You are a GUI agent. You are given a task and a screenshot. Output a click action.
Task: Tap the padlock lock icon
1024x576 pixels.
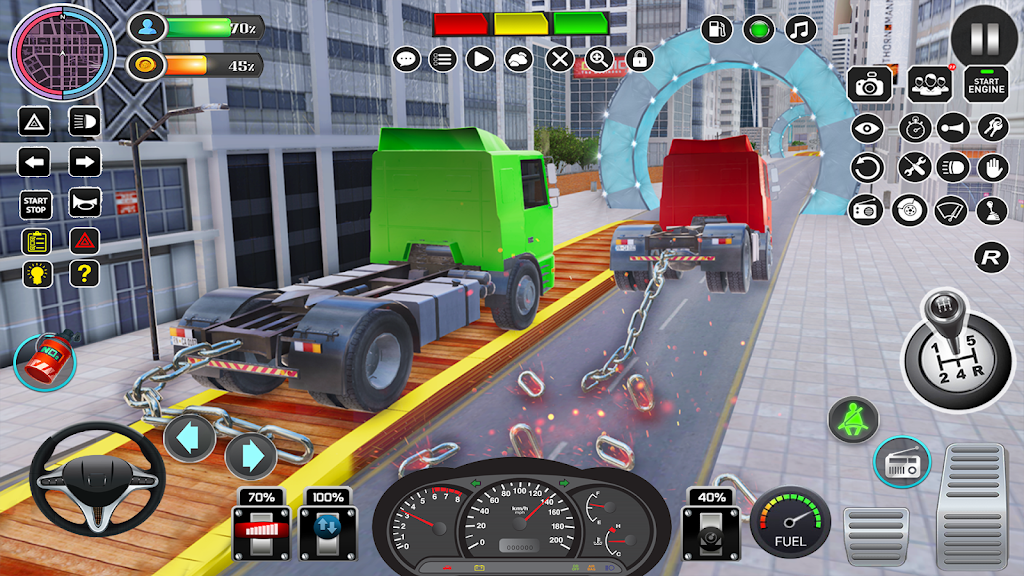(638, 59)
